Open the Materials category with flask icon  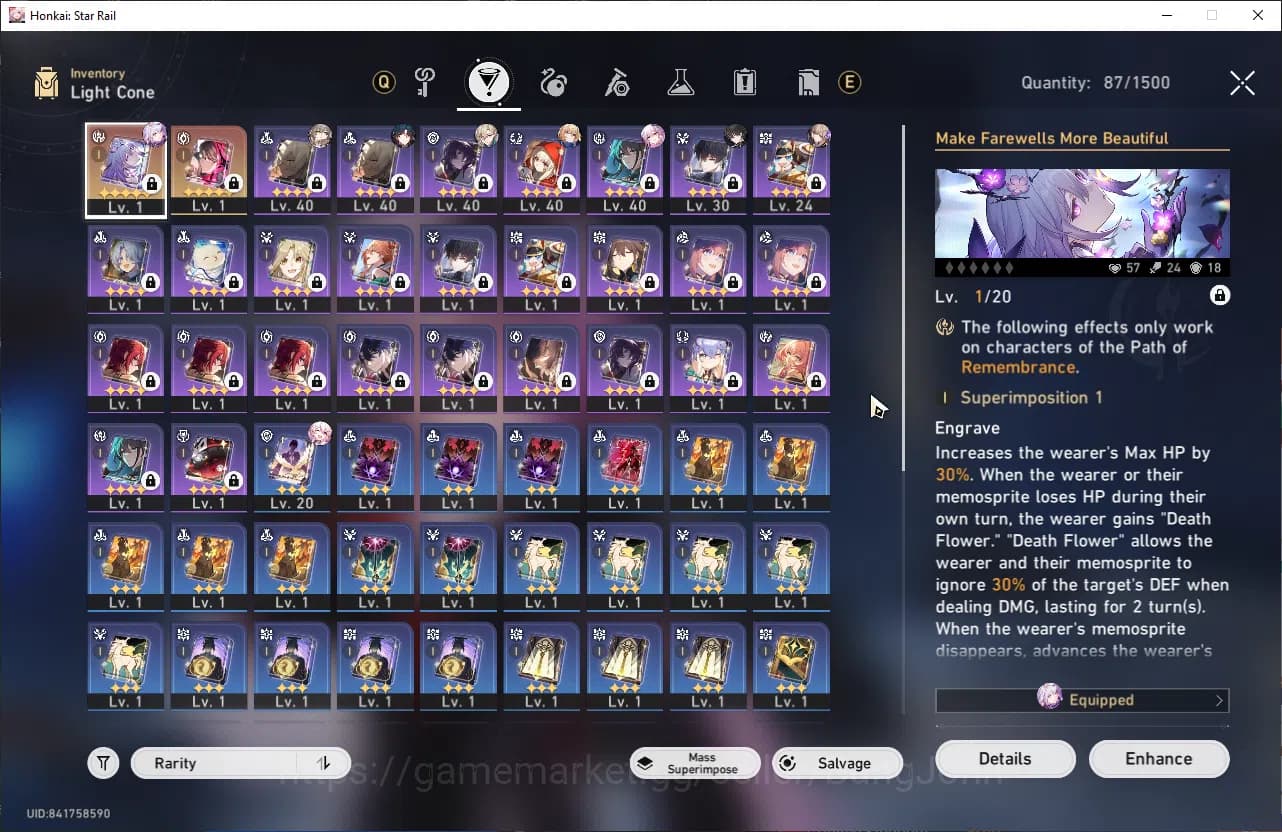pyautogui.click(x=681, y=83)
